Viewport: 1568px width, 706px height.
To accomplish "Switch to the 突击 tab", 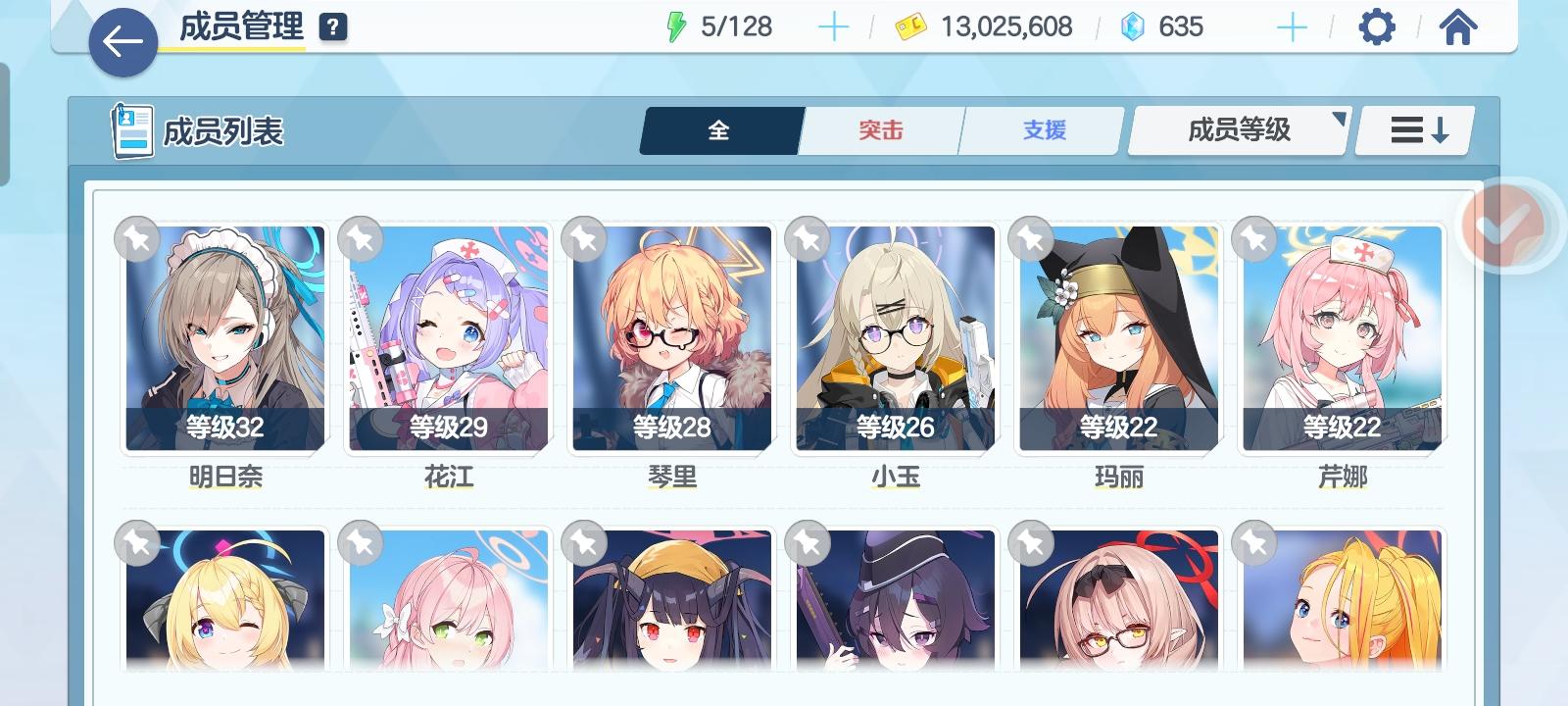I will [879, 128].
